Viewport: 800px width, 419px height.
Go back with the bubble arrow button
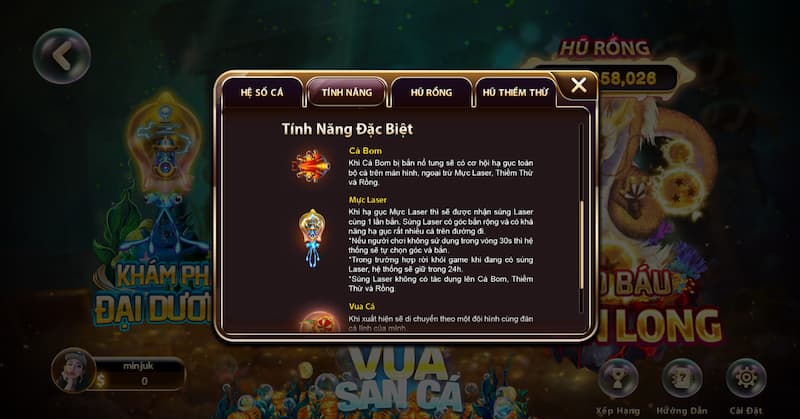pyautogui.click(x=62, y=57)
